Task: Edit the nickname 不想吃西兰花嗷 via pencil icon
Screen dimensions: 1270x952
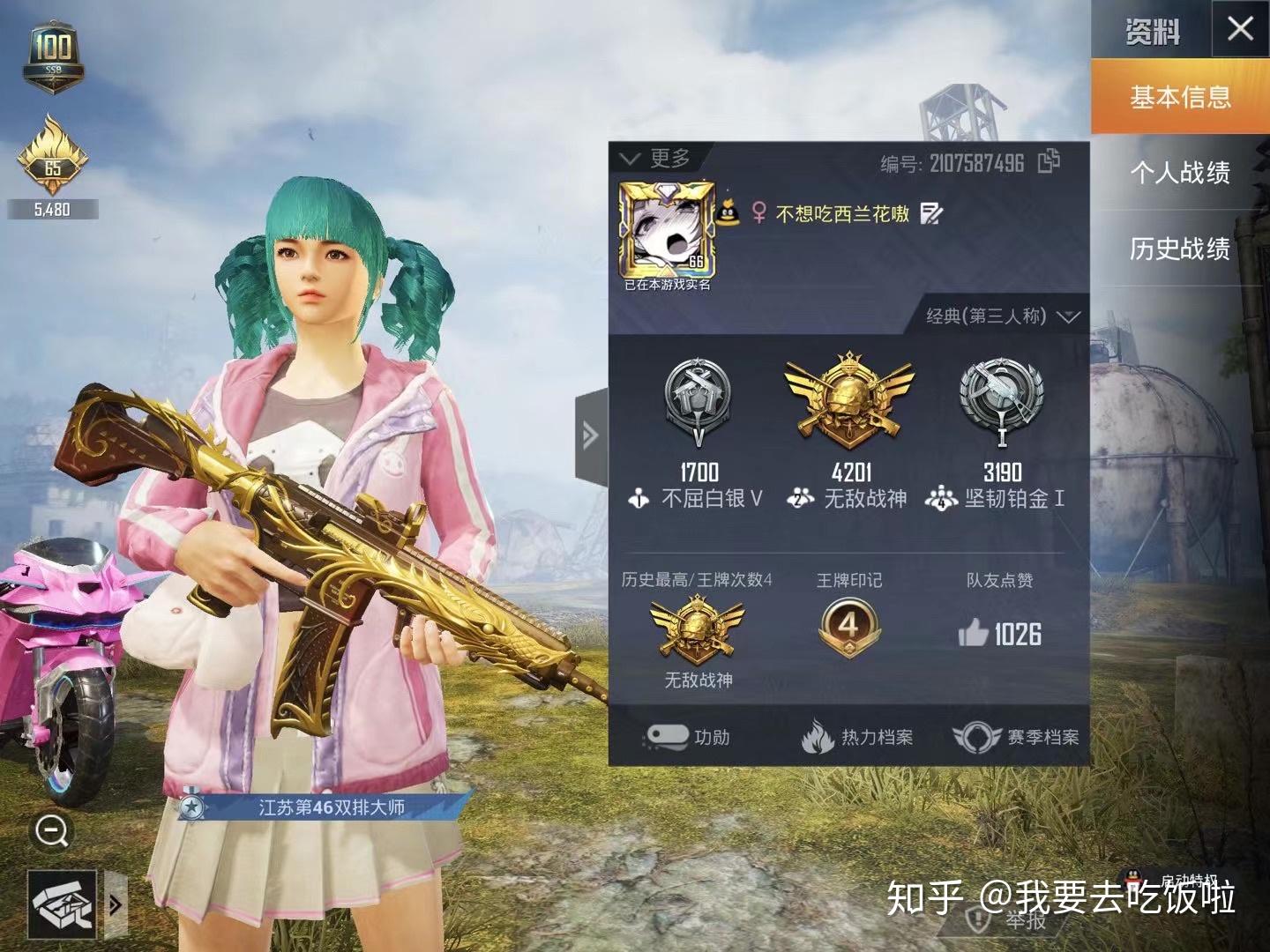Action: pyautogui.click(x=932, y=212)
